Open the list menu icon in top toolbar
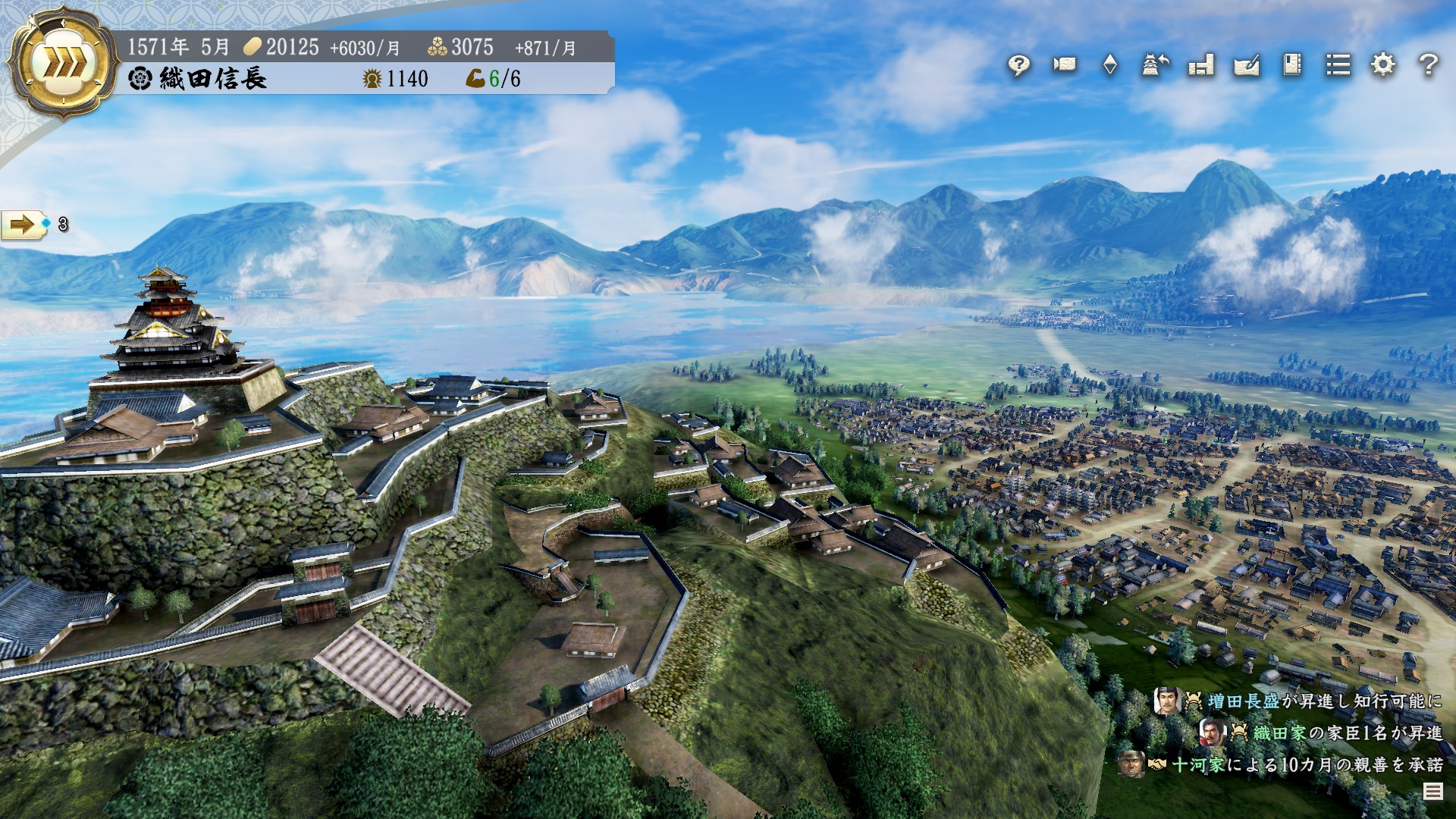The width and height of the screenshot is (1456, 819). [x=1338, y=65]
